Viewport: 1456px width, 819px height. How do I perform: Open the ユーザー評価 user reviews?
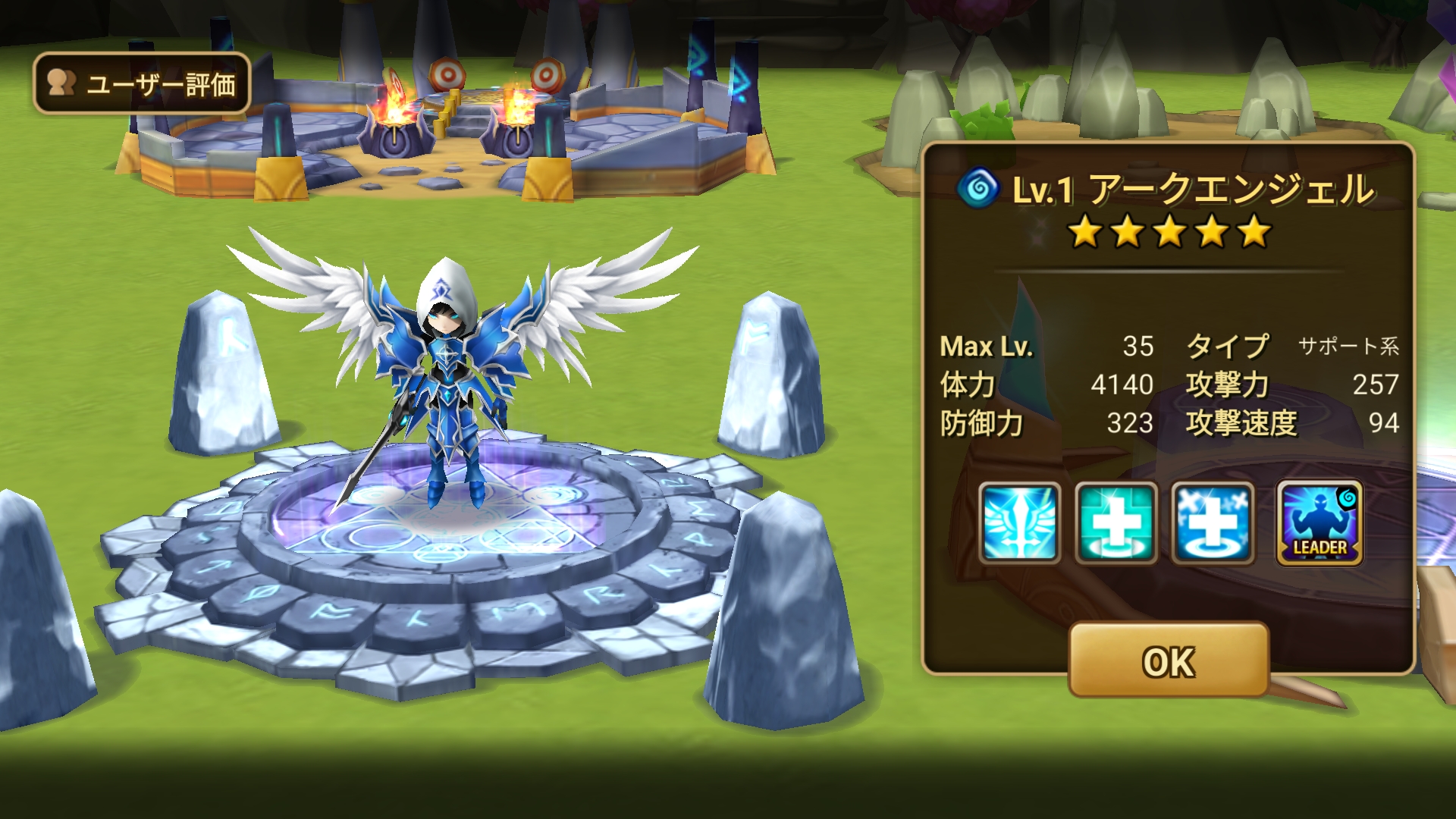point(142,83)
